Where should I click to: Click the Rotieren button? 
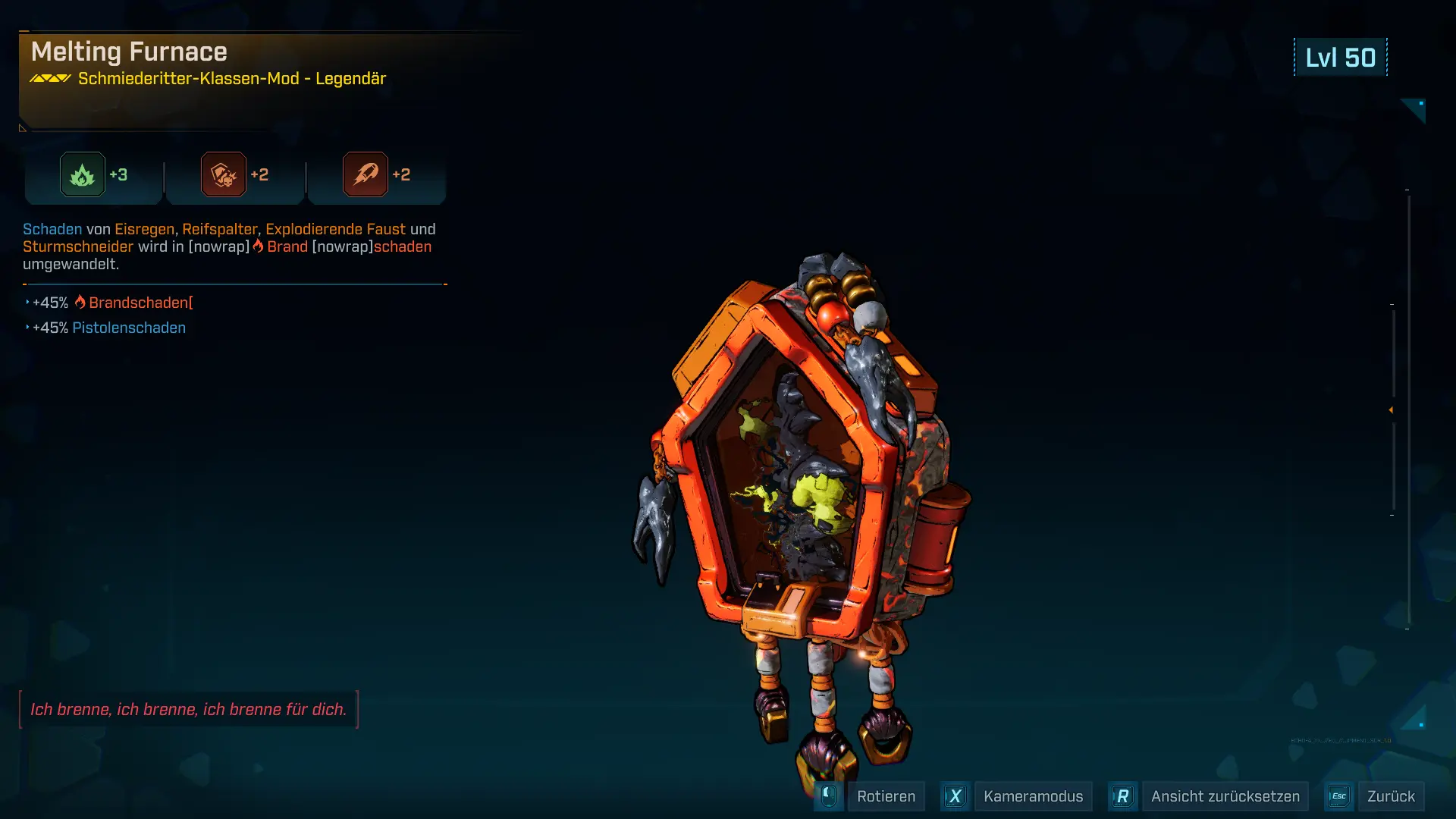(885, 796)
